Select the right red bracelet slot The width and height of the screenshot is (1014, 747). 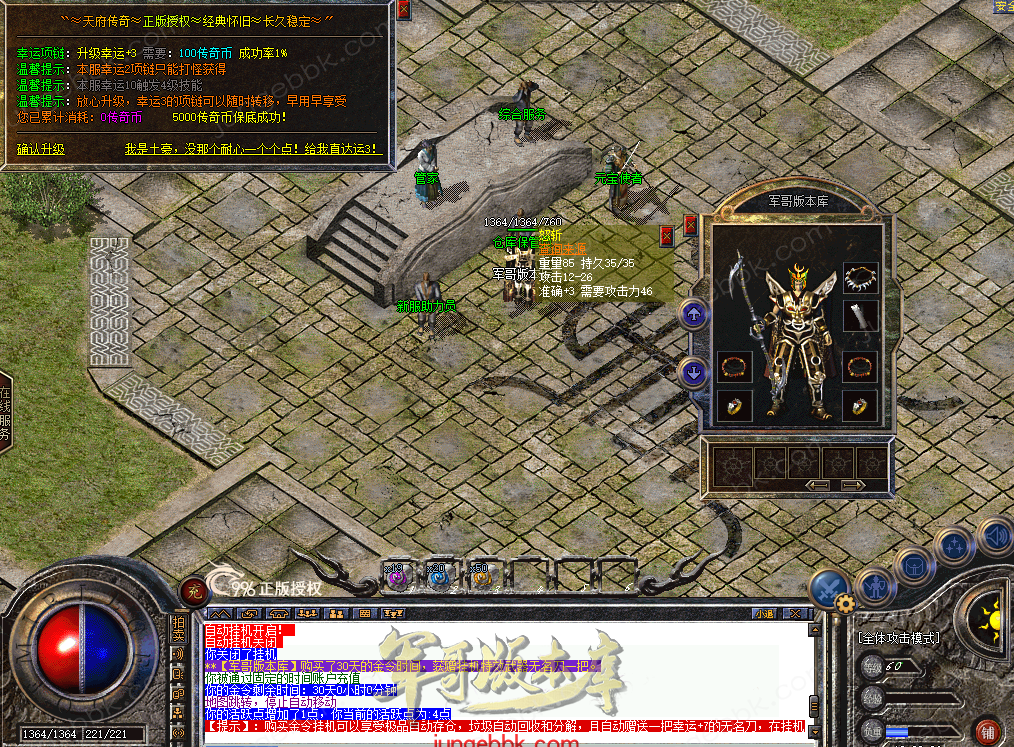pyautogui.click(x=860, y=366)
